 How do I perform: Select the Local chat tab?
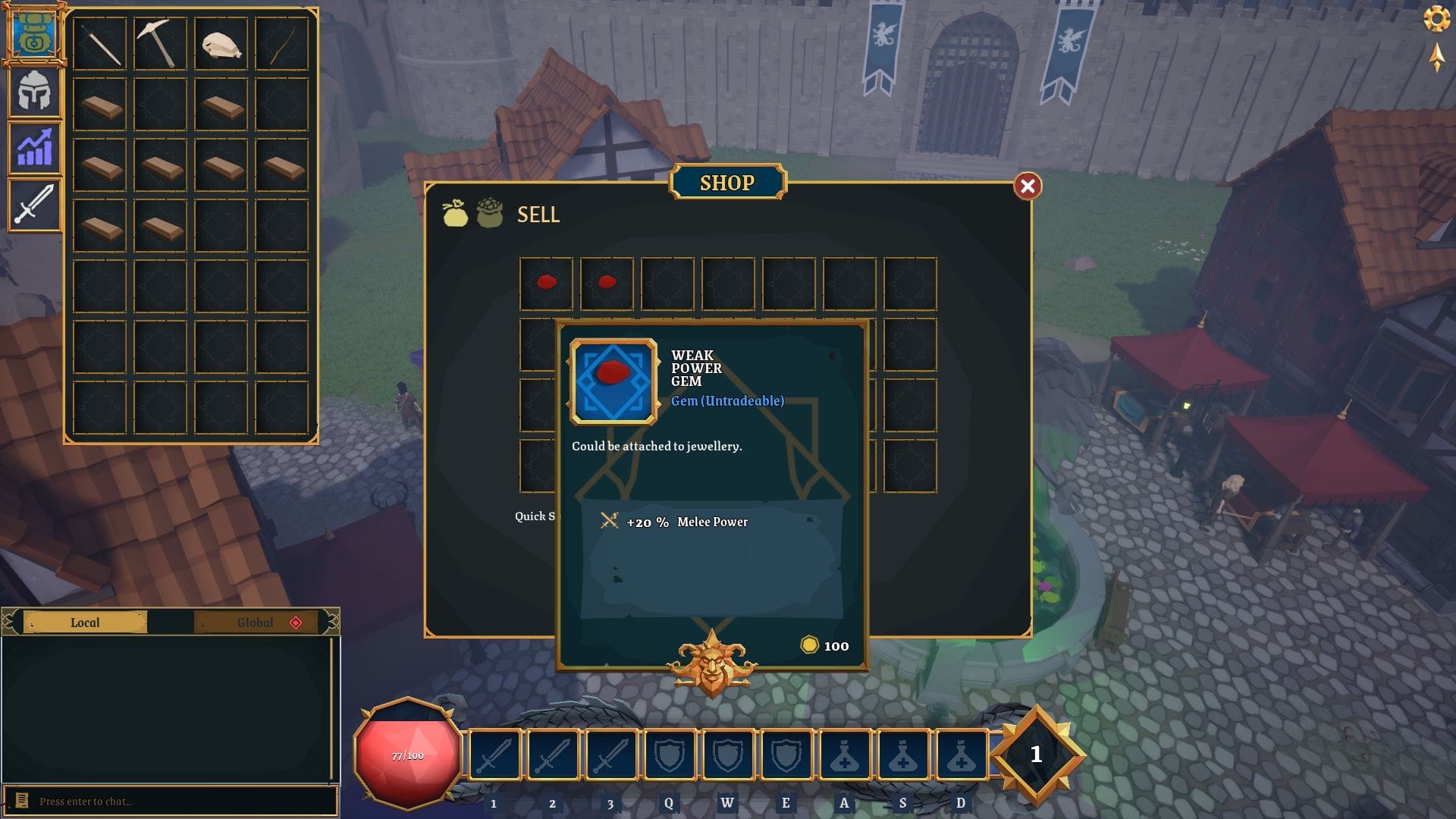pyautogui.click(x=86, y=623)
